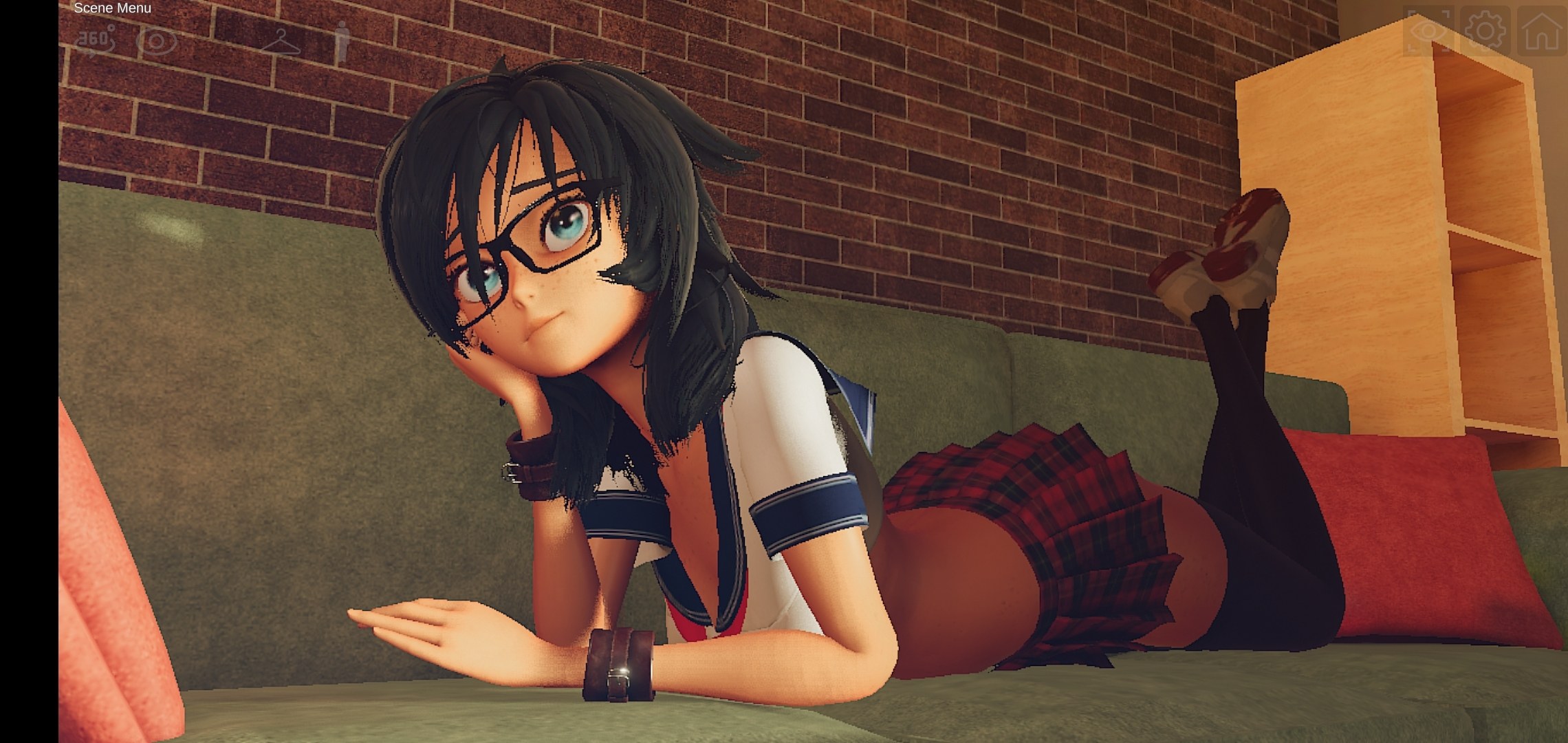Click the plain eye view icon

[x=157, y=41]
